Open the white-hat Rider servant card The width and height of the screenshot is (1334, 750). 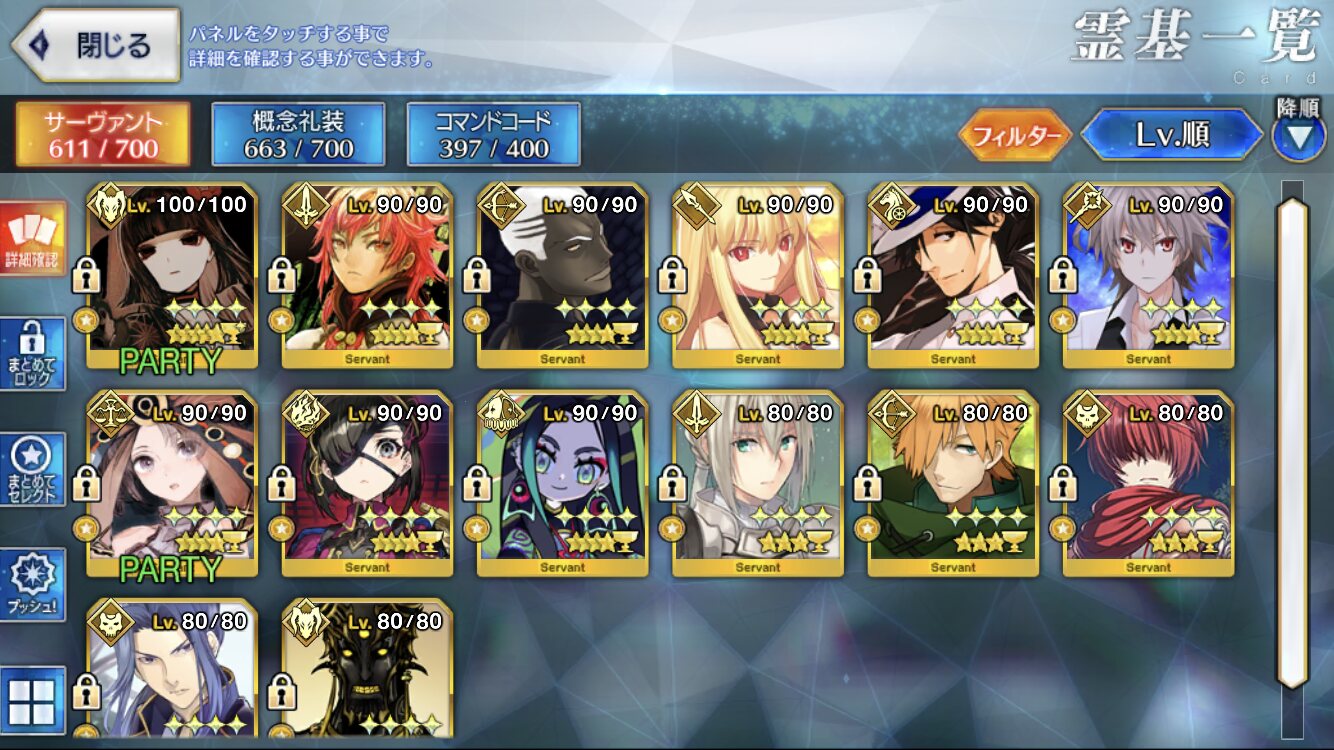[953, 275]
